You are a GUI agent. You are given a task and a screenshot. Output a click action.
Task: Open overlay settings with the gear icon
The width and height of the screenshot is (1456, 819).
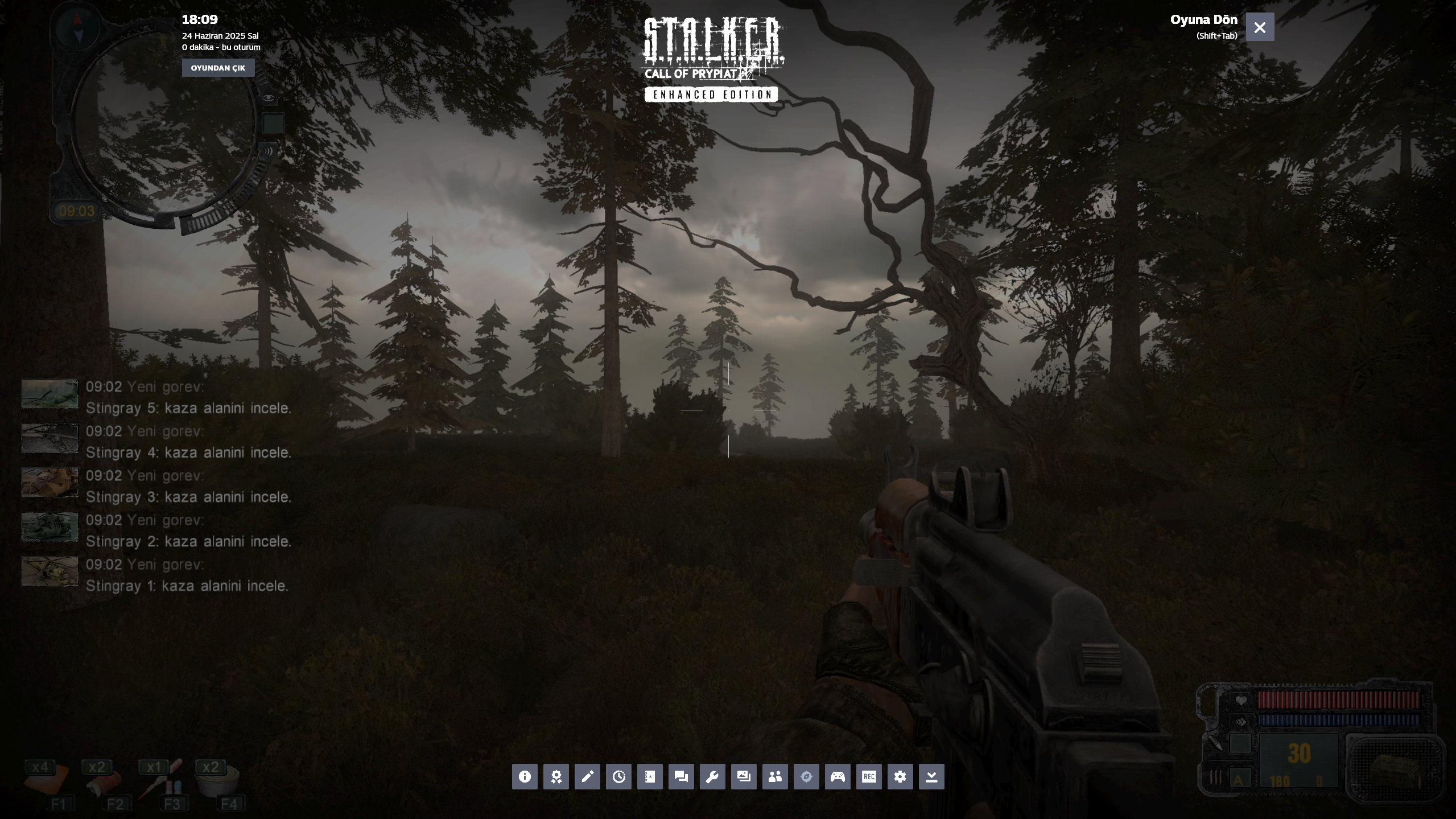pos(900,777)
